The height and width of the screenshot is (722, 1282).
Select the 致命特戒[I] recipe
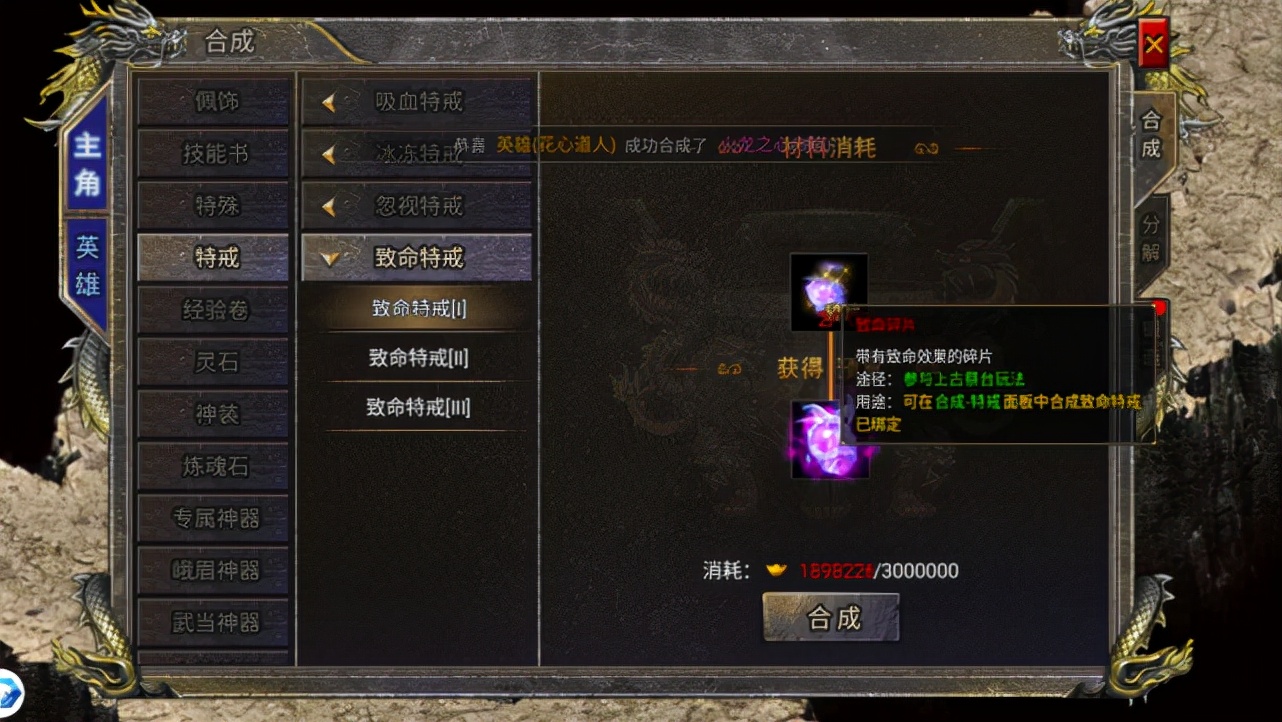pyautogui.click(x=418, y=308)
